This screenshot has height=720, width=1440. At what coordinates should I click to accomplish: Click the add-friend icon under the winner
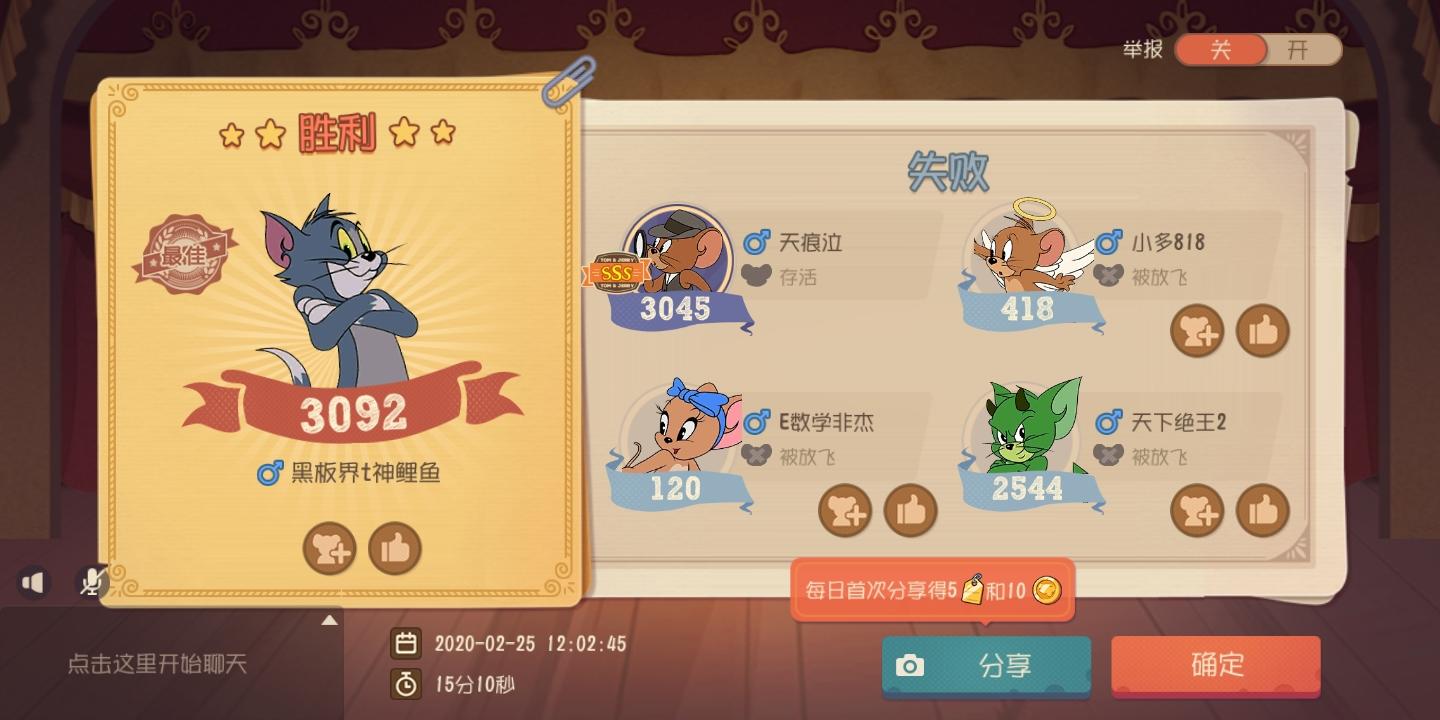pyautogui.click(x=330, y=548)
